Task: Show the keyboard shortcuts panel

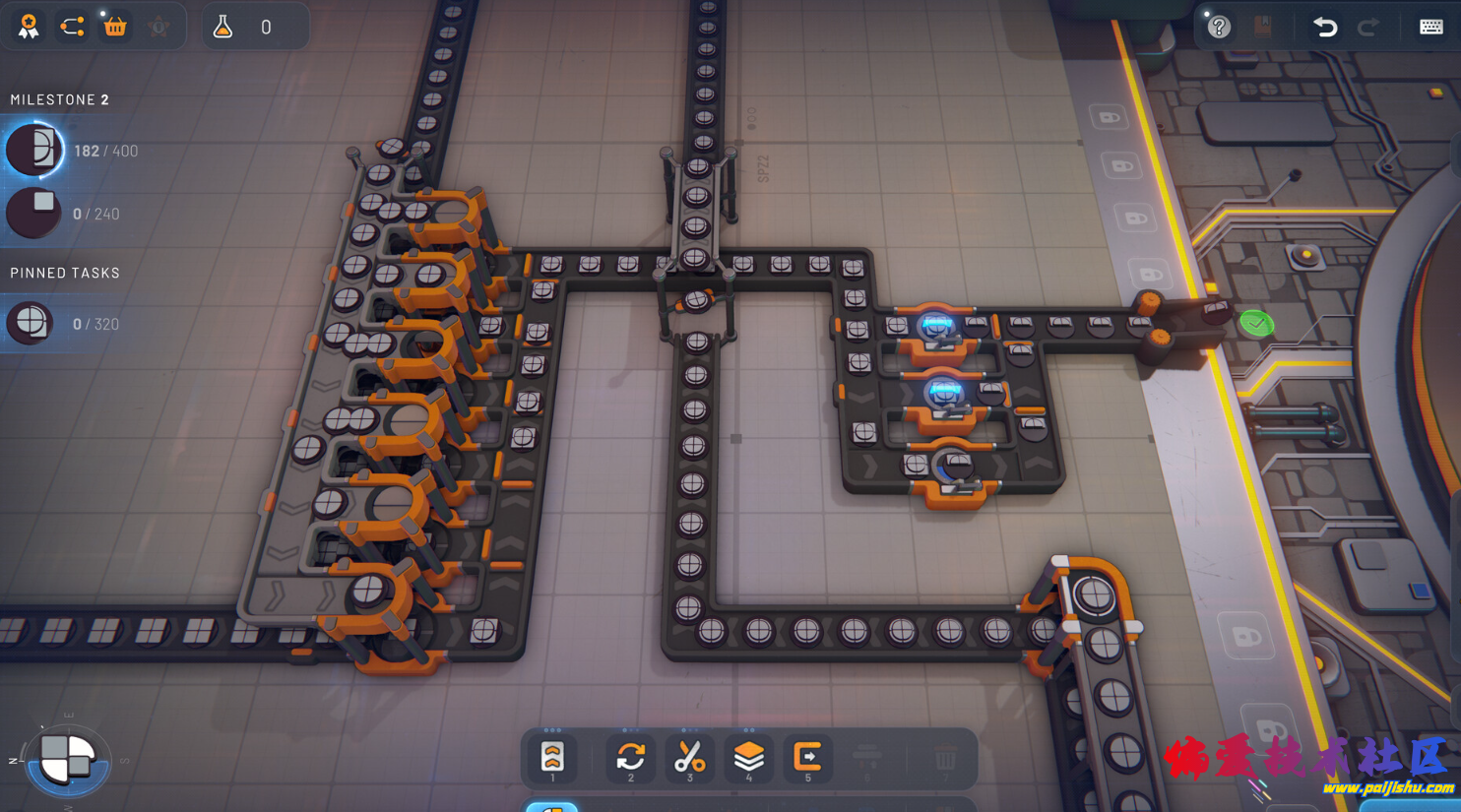Action: pos(1430,27)
